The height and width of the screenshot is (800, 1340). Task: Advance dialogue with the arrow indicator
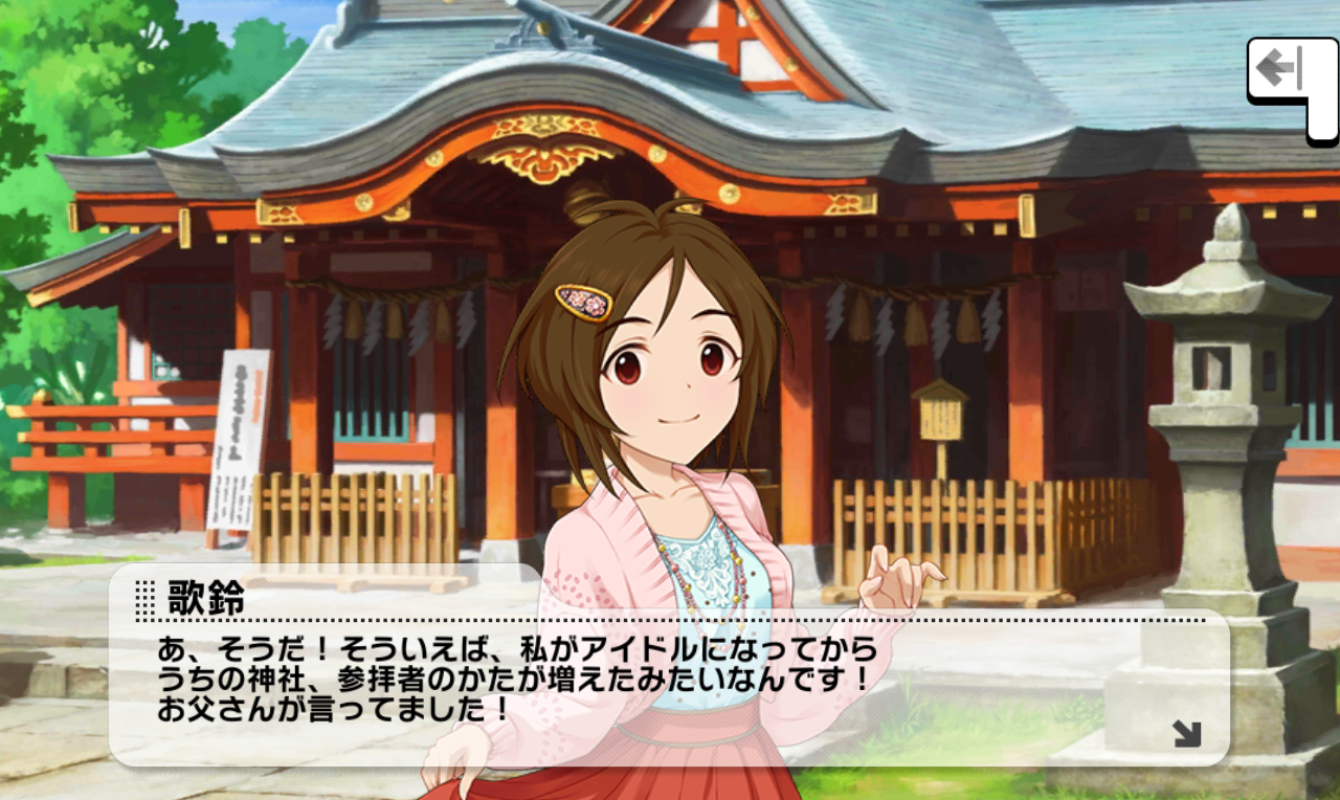click(x=1187, y=735)
